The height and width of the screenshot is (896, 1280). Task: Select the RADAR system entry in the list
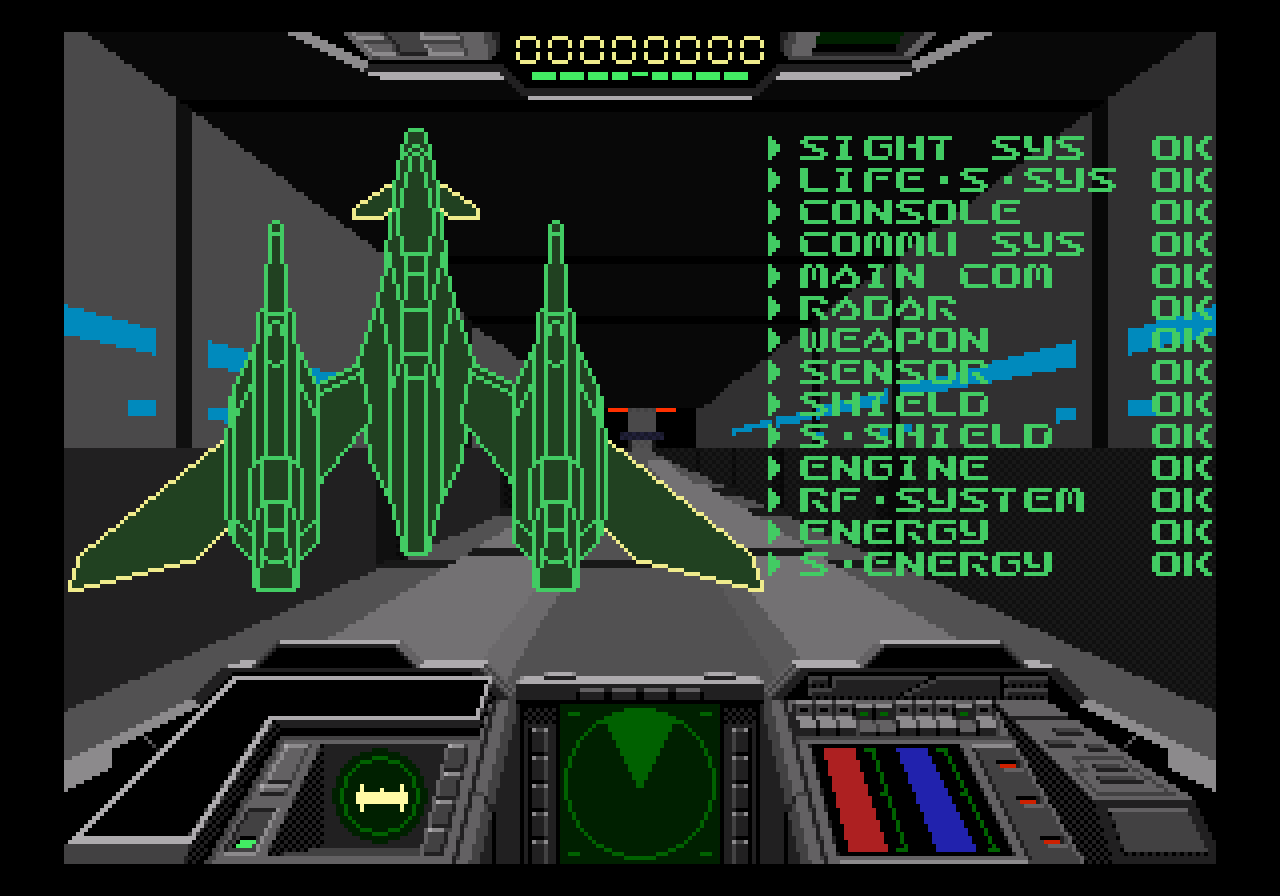[x=877, y=309]
